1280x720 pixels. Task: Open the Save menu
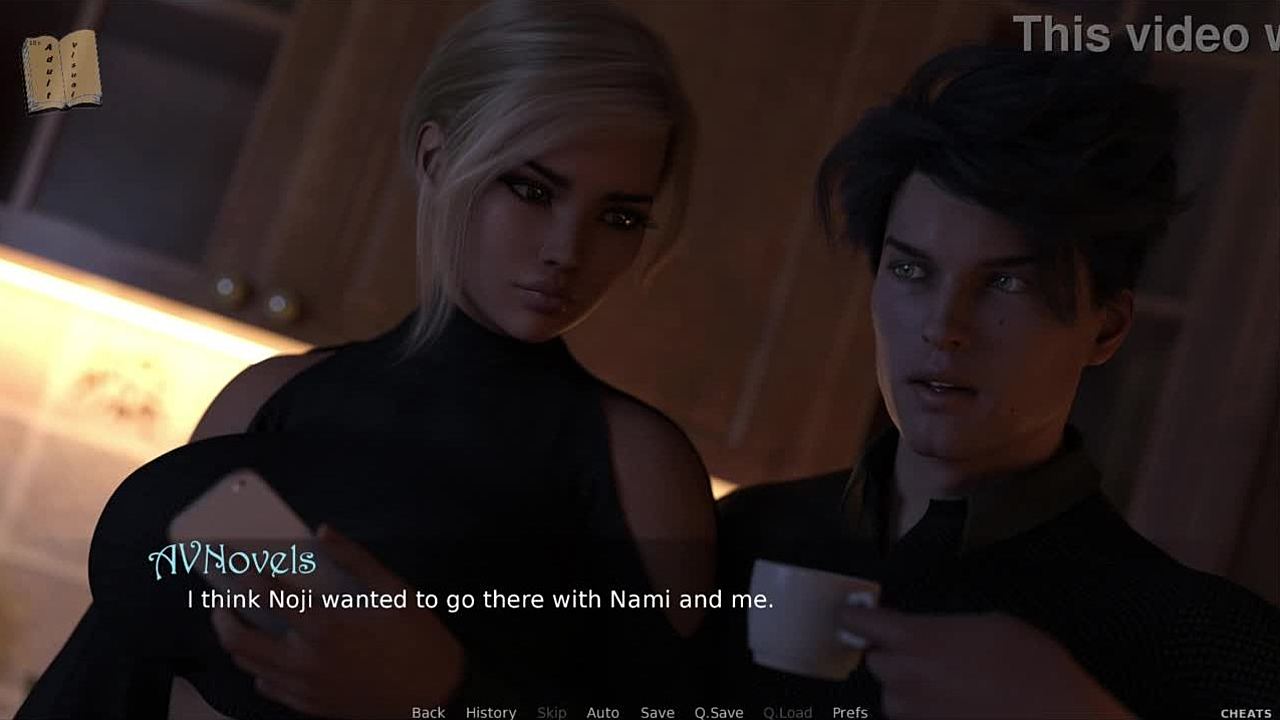(x=657, y=712)
